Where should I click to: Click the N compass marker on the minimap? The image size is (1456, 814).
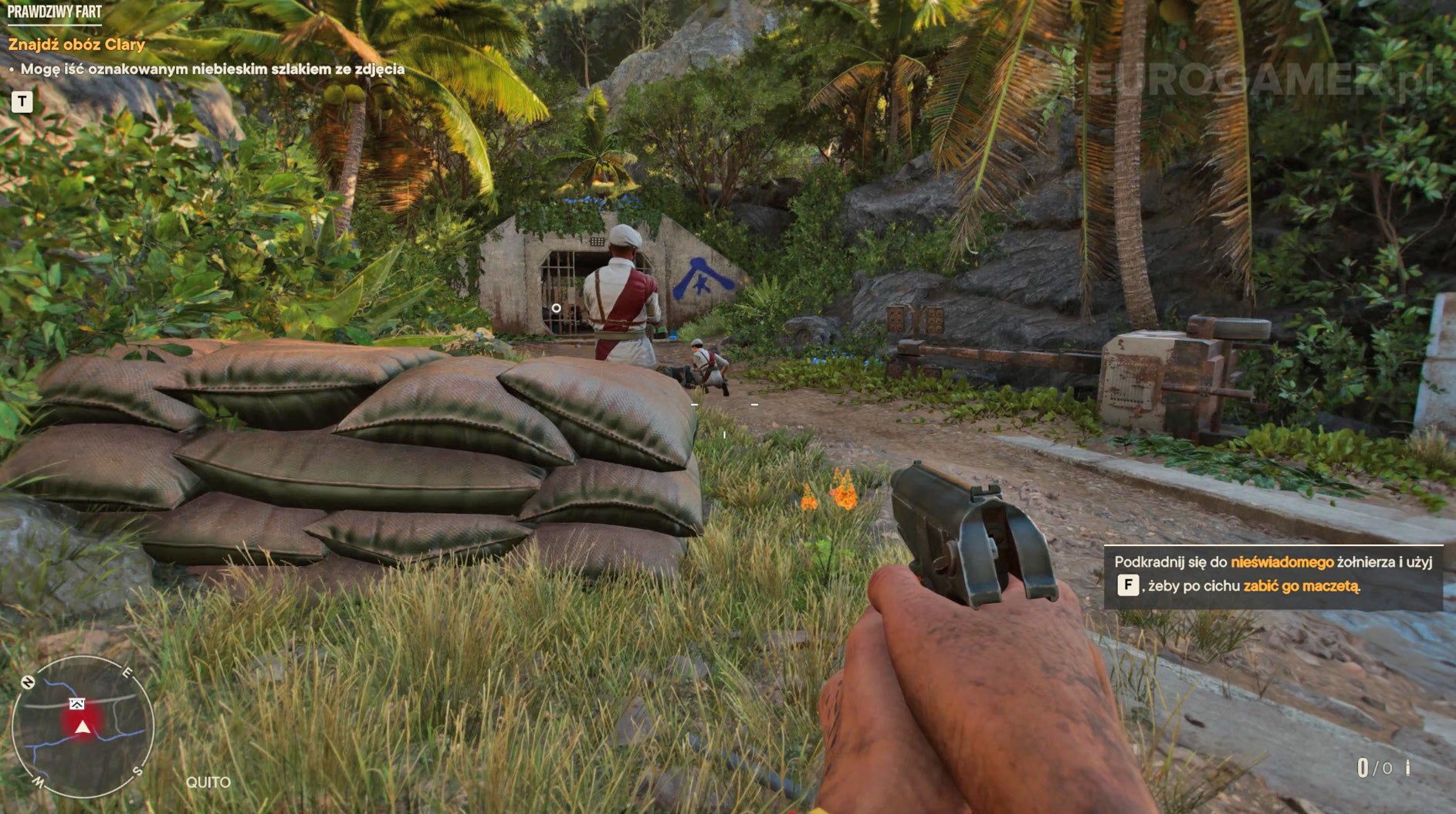pos(29,682)
